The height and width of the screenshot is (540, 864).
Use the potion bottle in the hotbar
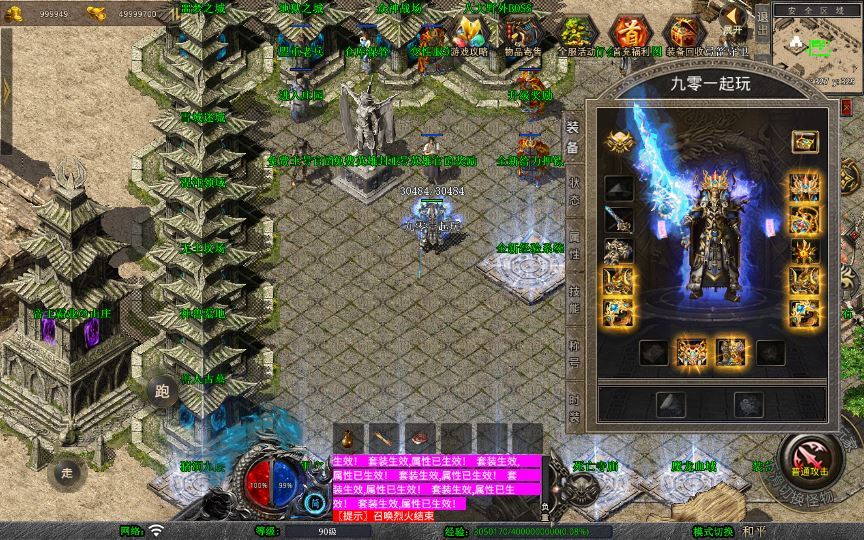pyautogui.click(x=348, y=439)
